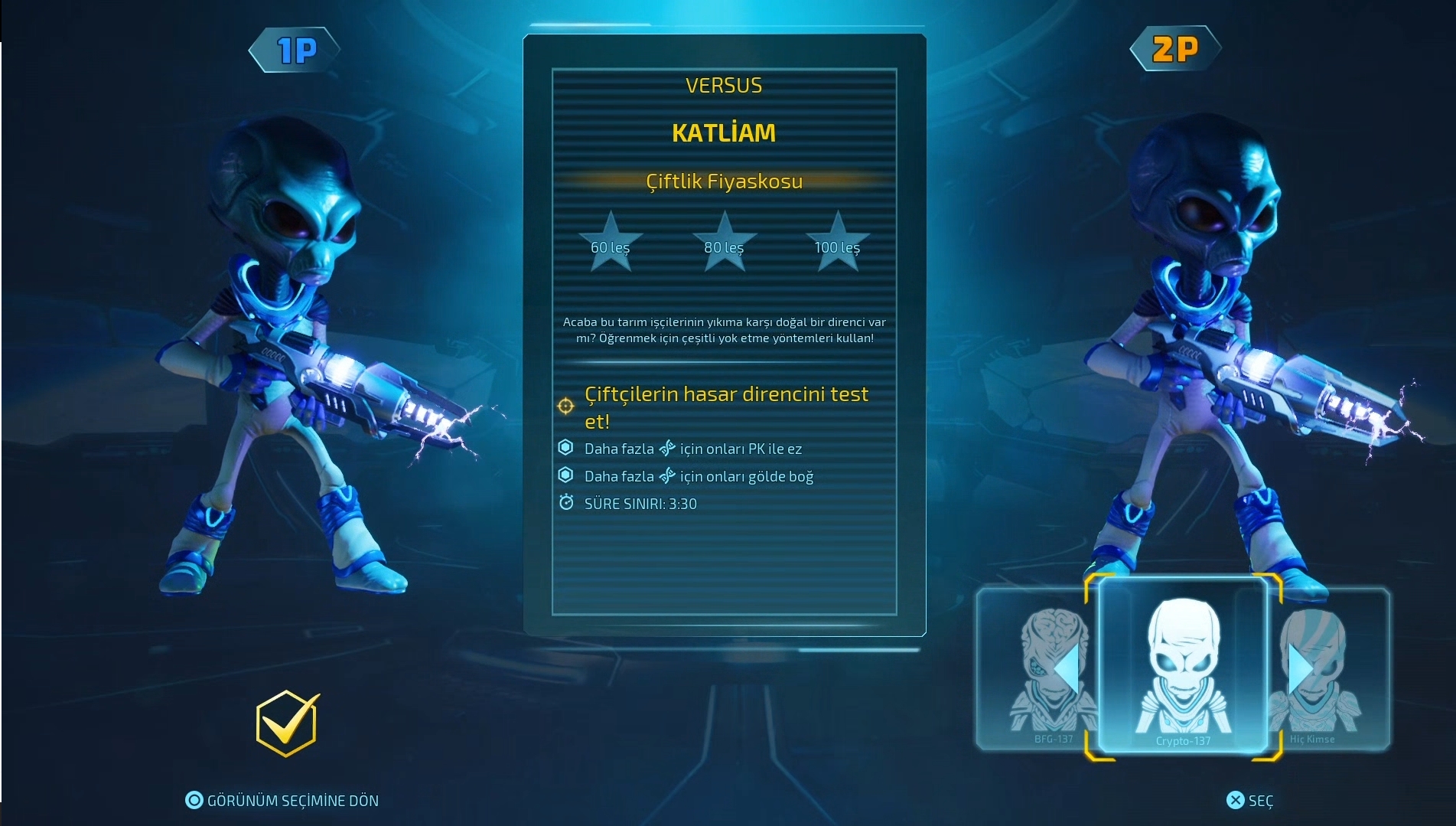Screen dimensions: 1456x826
Task: Click the SEÇ select button
Action: point(1250,801)
